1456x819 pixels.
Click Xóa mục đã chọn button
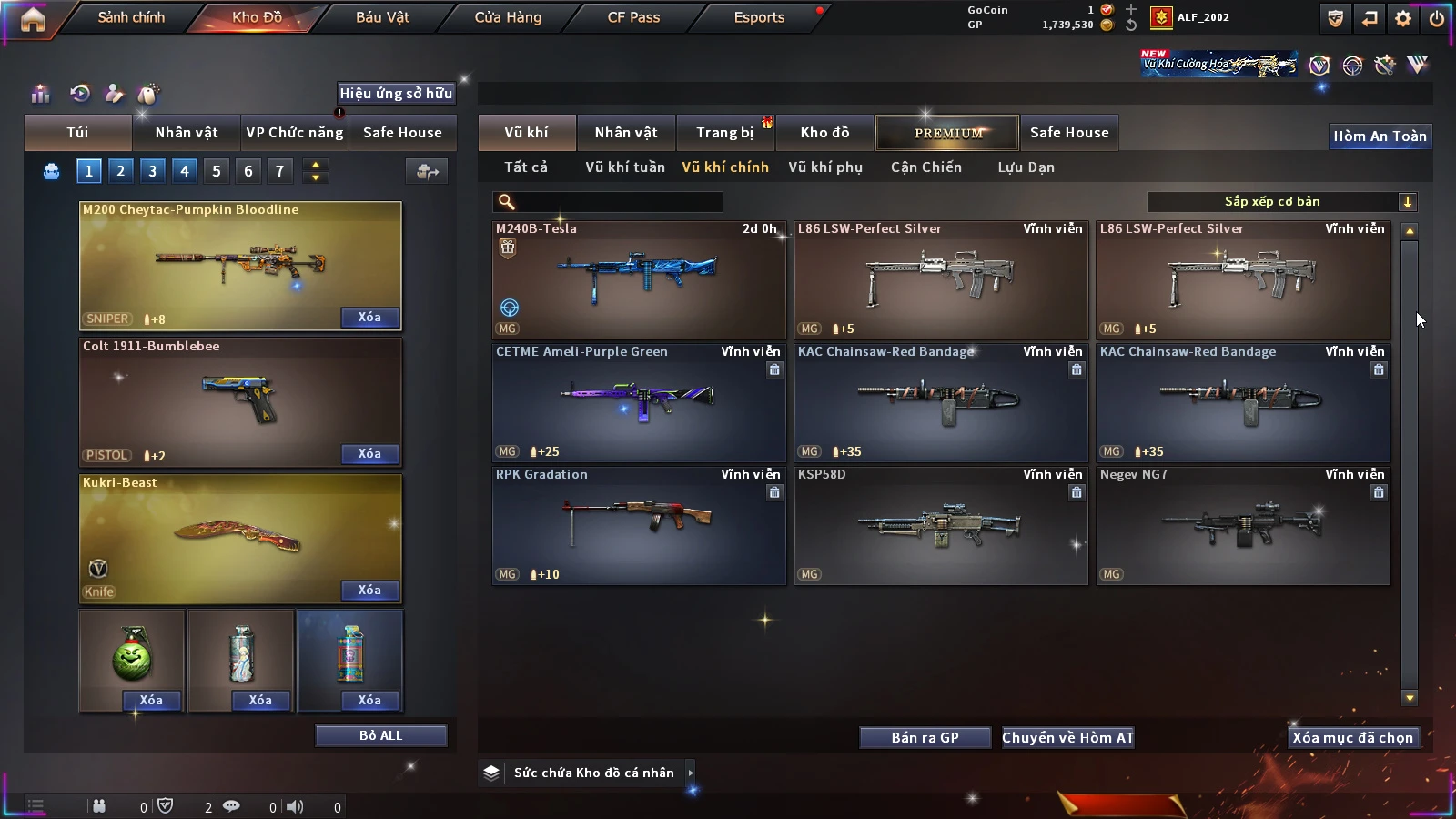click(1352, 738)
